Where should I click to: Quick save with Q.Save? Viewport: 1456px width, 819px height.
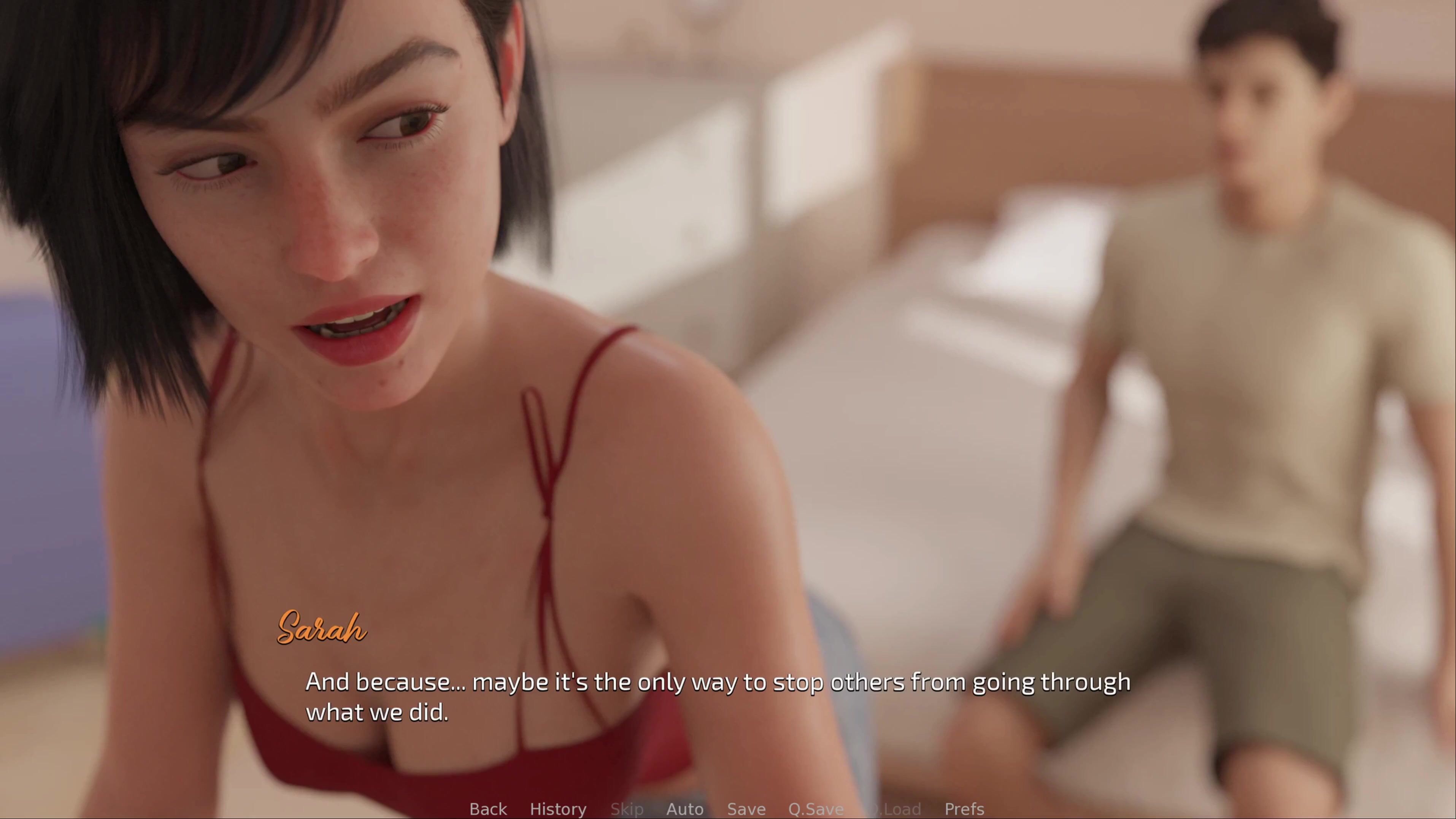816,809
